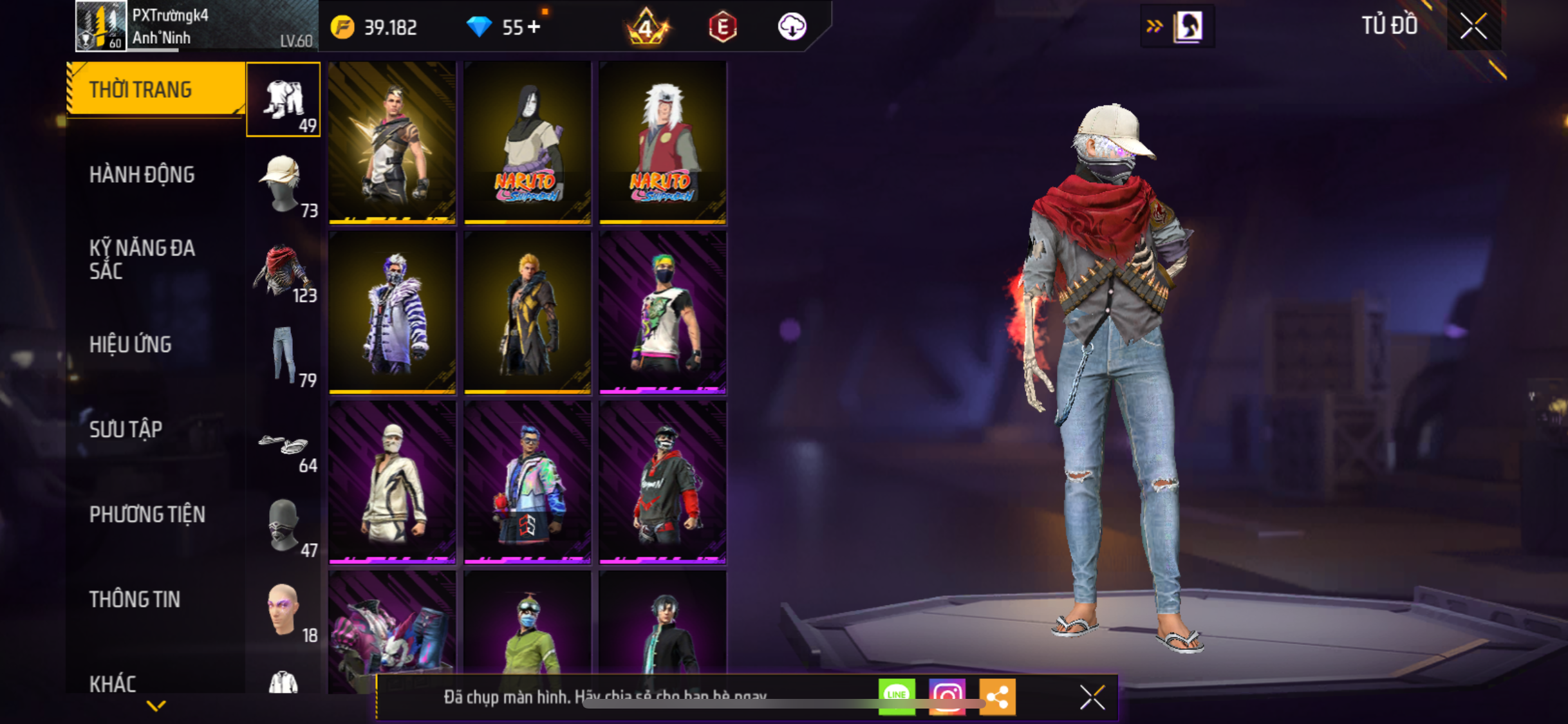Screen dimensions: 1568x724
Task: Select the face mask category icon
Action: point(283,526)
